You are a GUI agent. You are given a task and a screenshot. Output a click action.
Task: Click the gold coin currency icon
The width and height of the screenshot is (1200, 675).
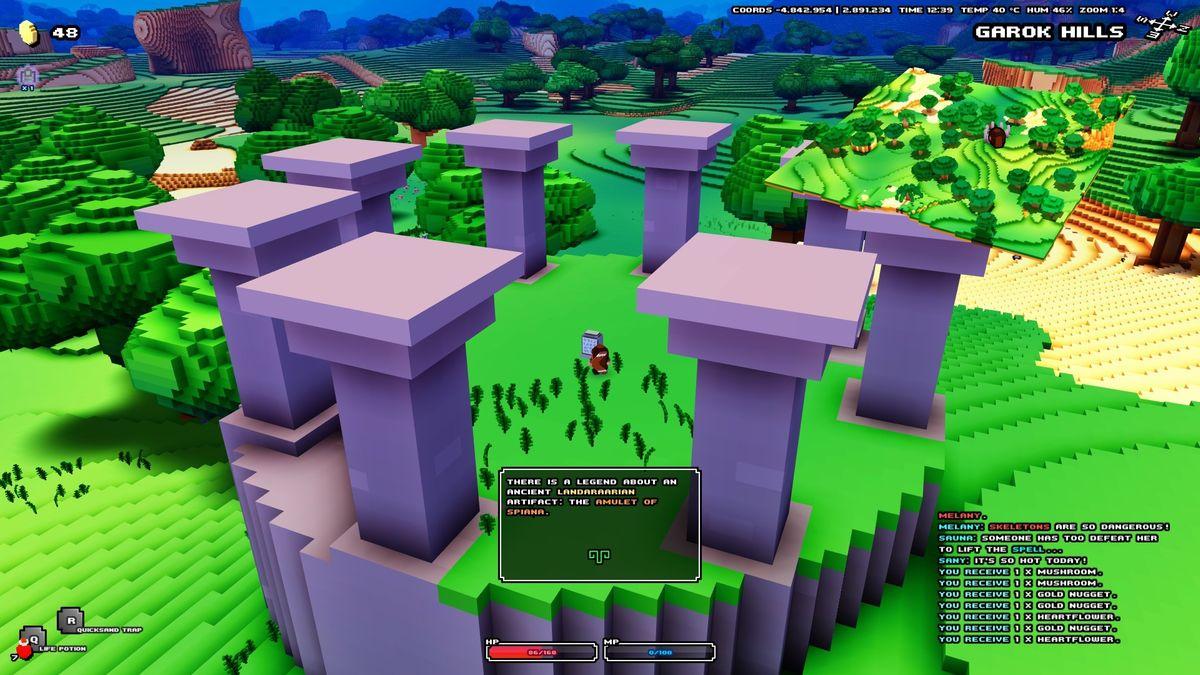tap(31, 34)
